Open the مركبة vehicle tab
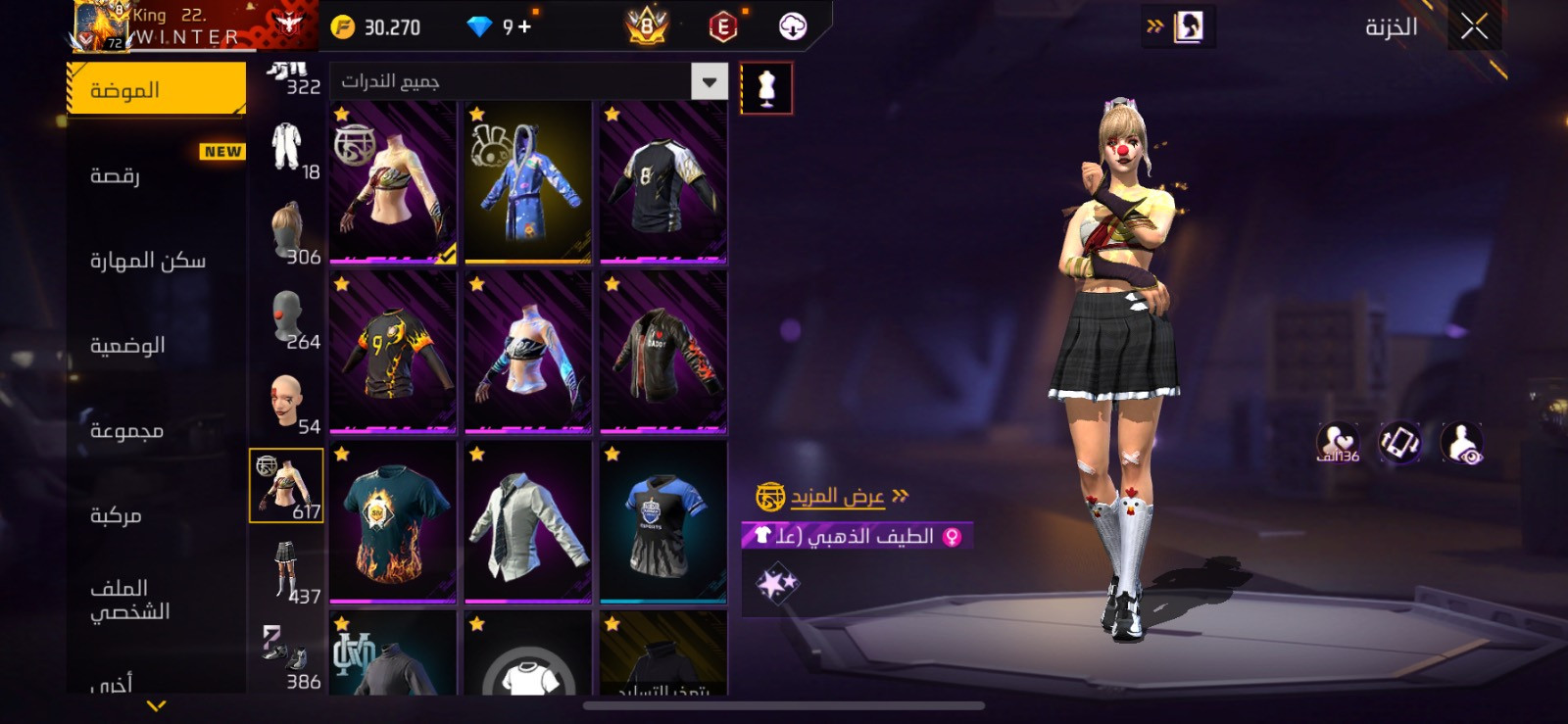 (157, 515)
